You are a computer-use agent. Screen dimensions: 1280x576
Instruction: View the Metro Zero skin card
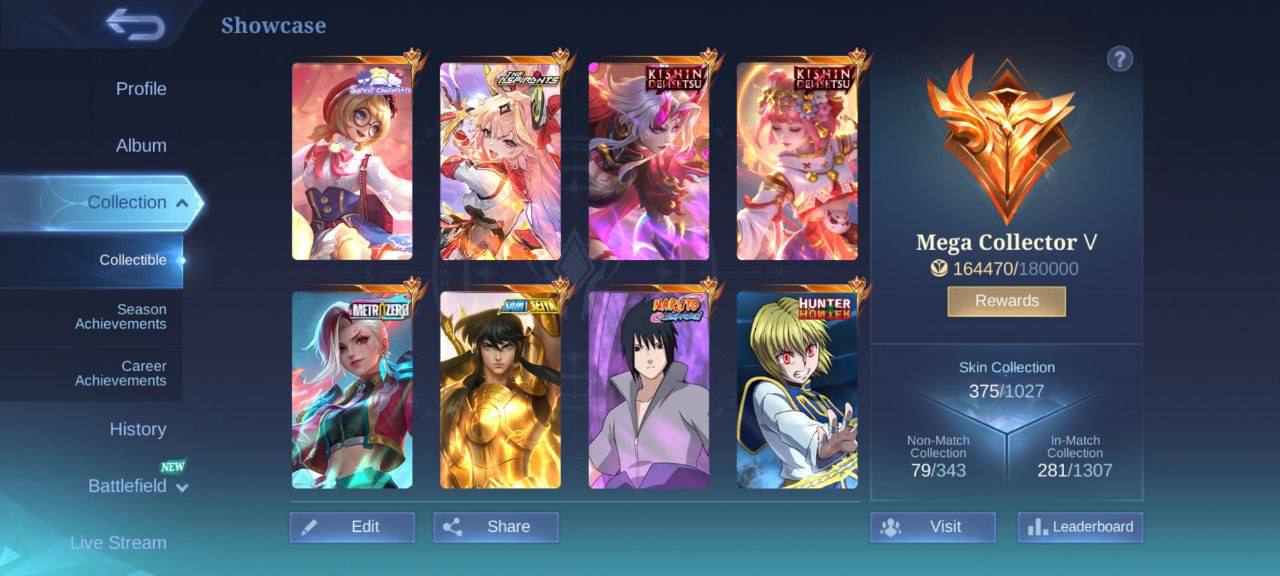click(352, 390)
